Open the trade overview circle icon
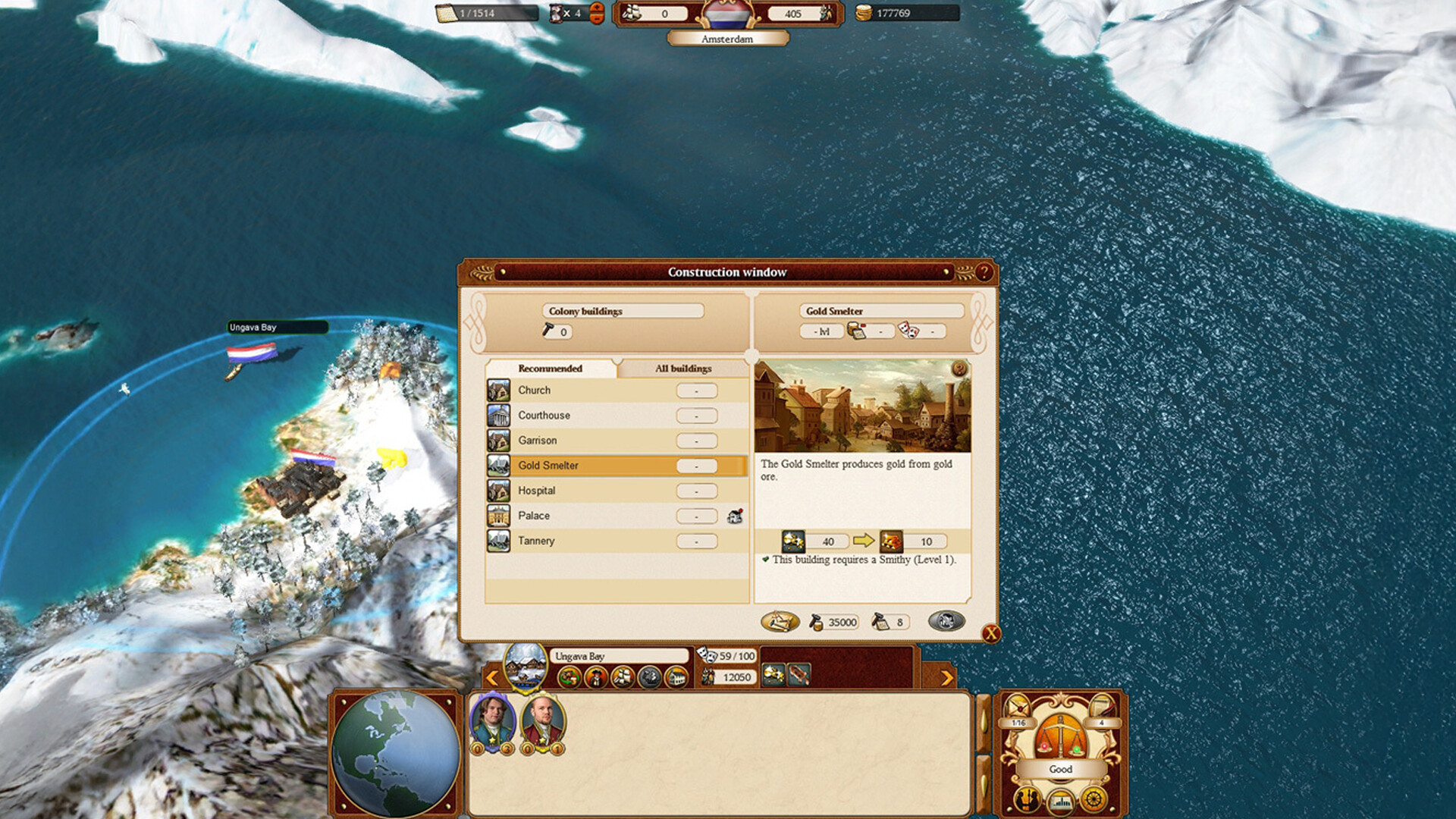The width and height of the screenshot is (1456, 819). pos(569,676)
